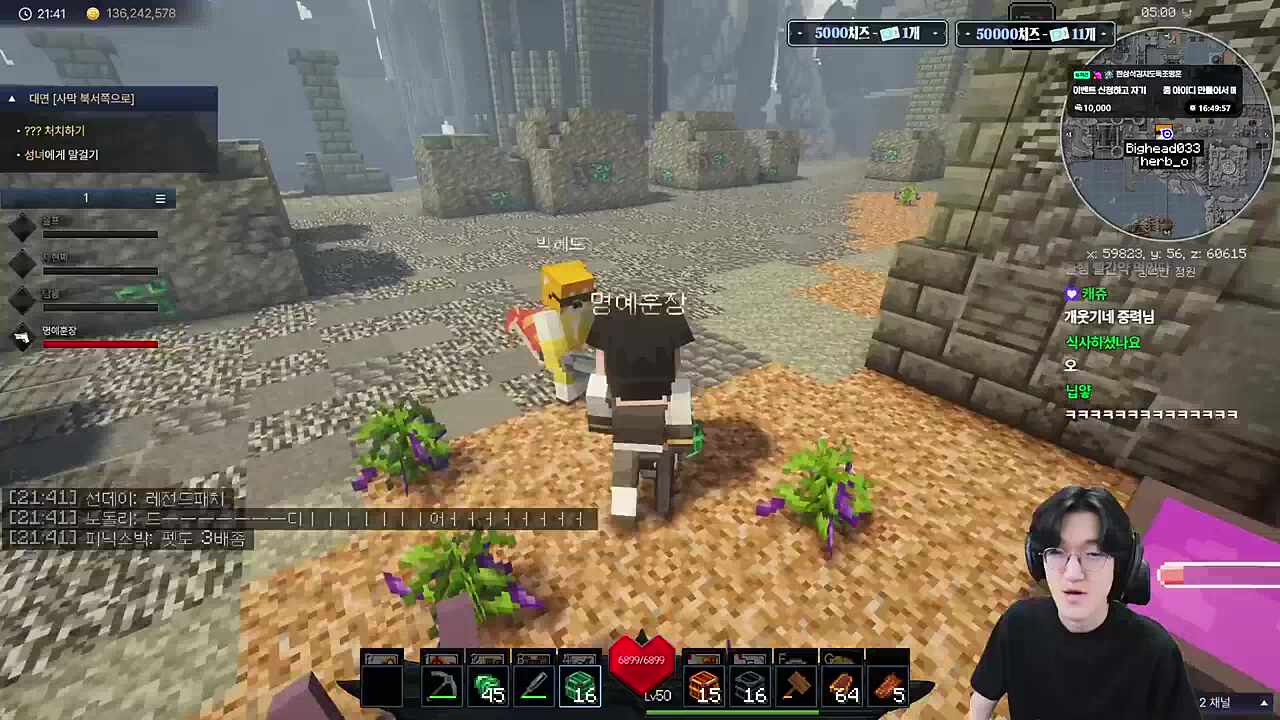This screenshot has width=1280, height=720.
Task: Click the 50000치즈 donation goal banner
Action: [1036, 34]
